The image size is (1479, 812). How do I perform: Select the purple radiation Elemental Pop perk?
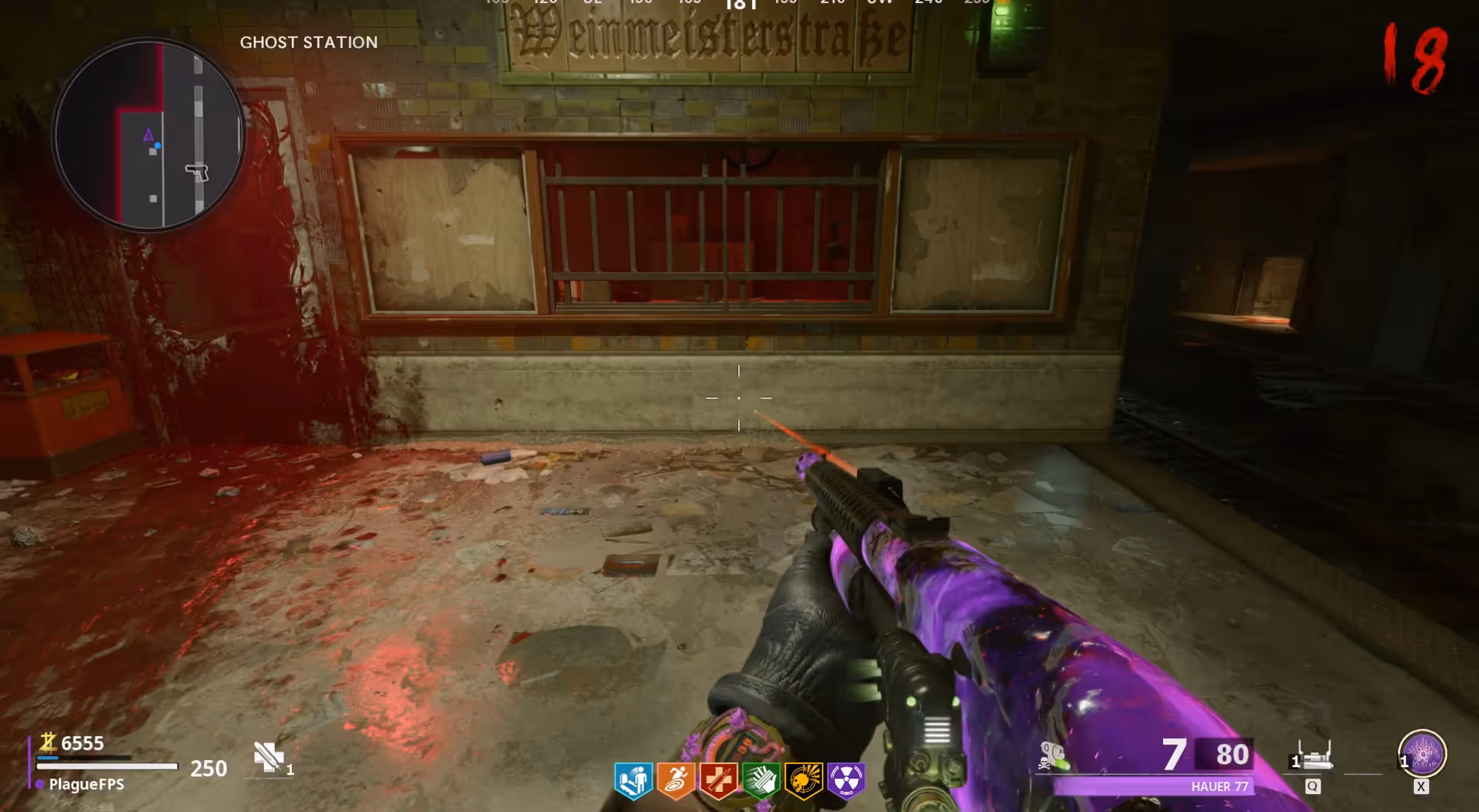click(846, 779)
